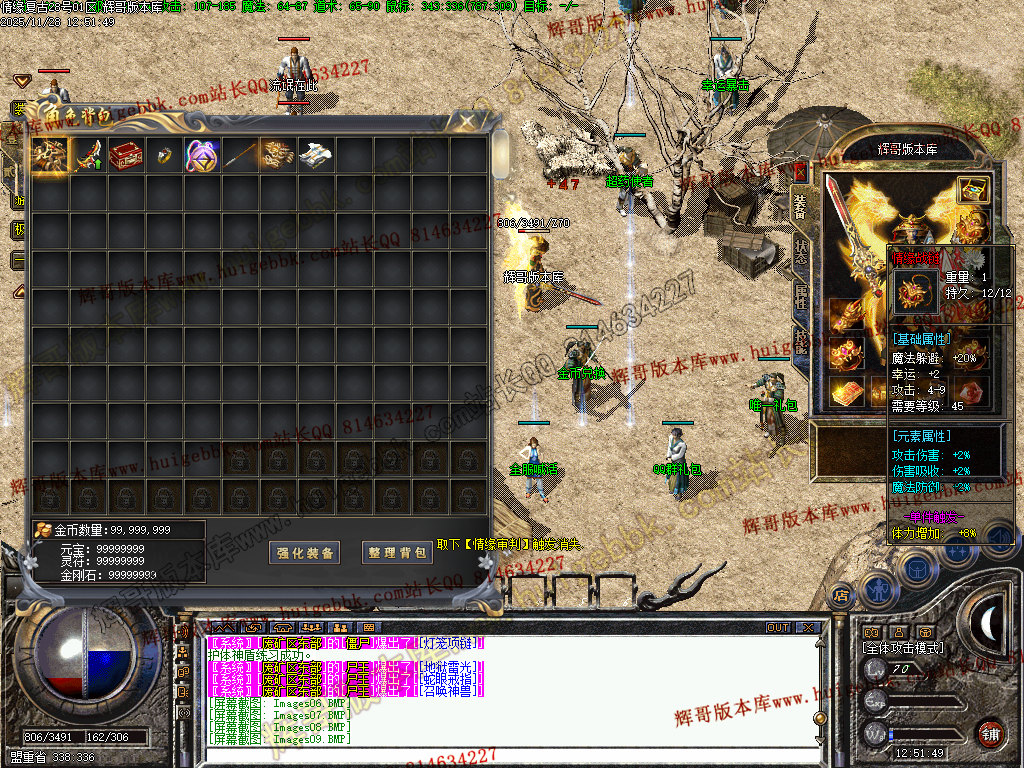Close the chat window with X
The image size is (1024, 768).
[808, 628]
